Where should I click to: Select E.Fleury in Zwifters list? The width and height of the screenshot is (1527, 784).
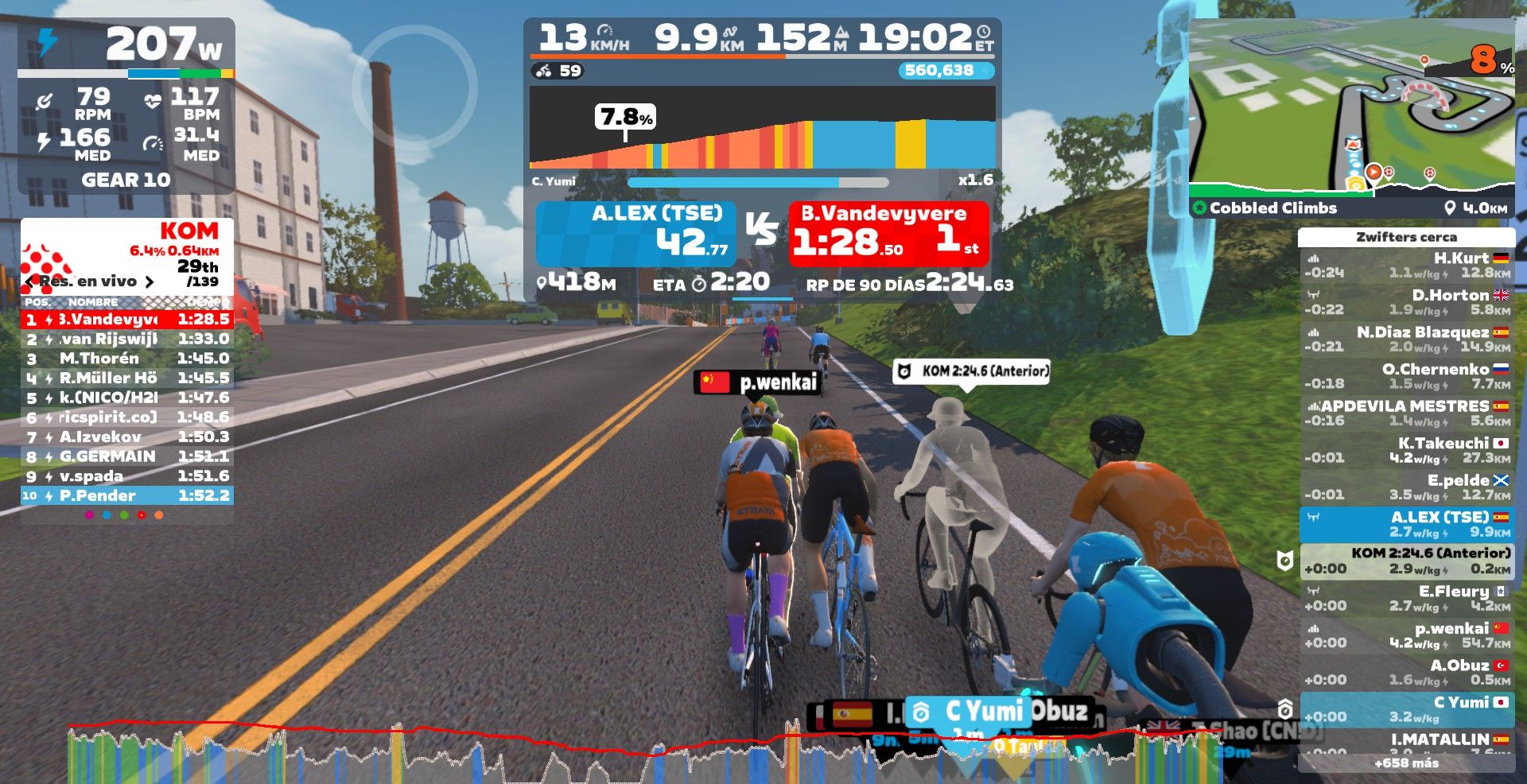click(x=1406, y=598)
